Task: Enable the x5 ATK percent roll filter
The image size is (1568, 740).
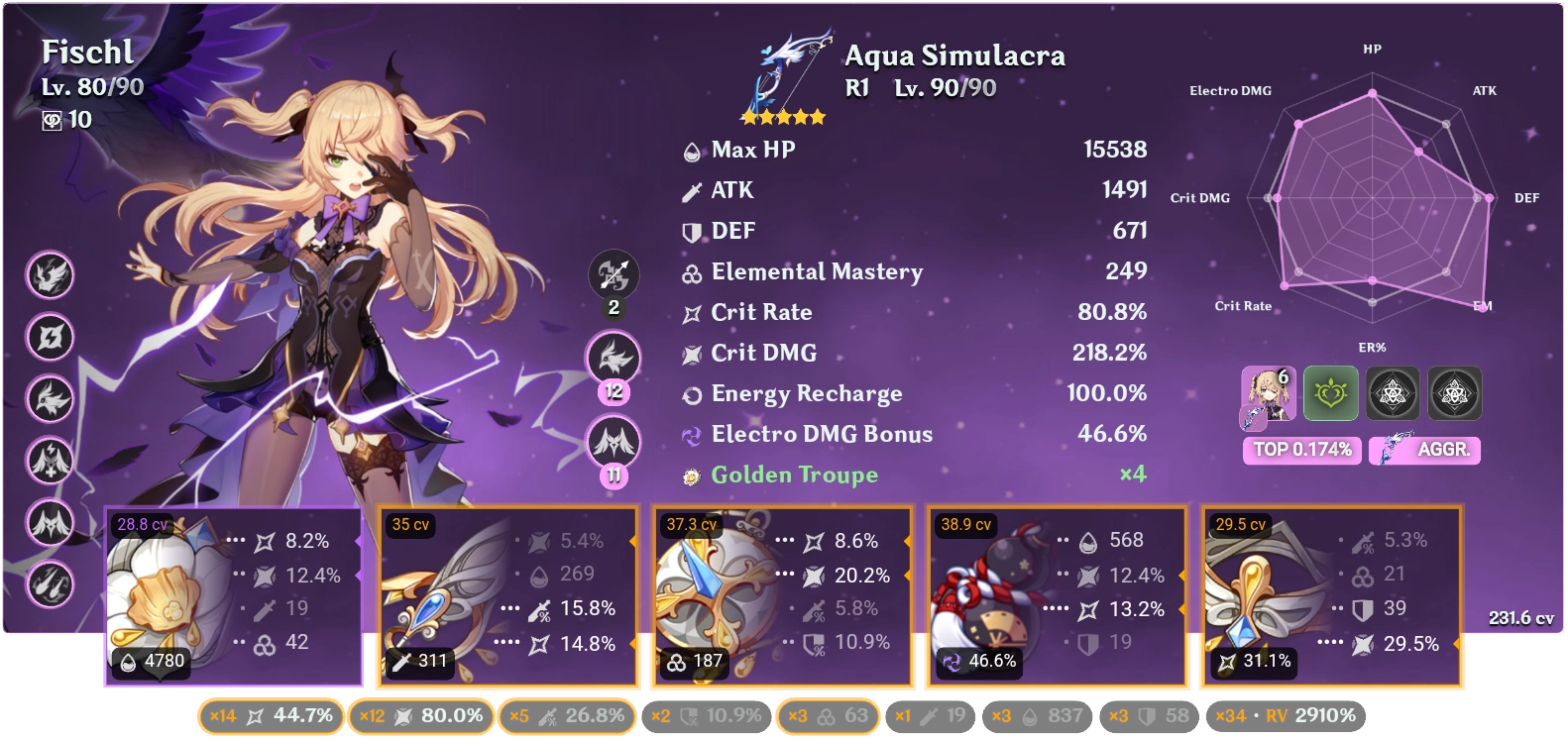Action: [568, 715]
